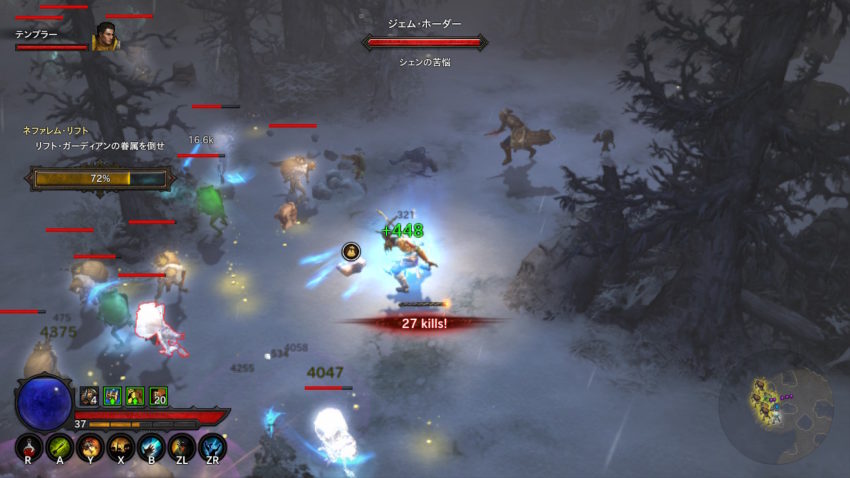The width and height of the screenshot is (850, 478).
Task: Inspect the buff icon showing 4 stacks
Action: click(x=90, y=396)
